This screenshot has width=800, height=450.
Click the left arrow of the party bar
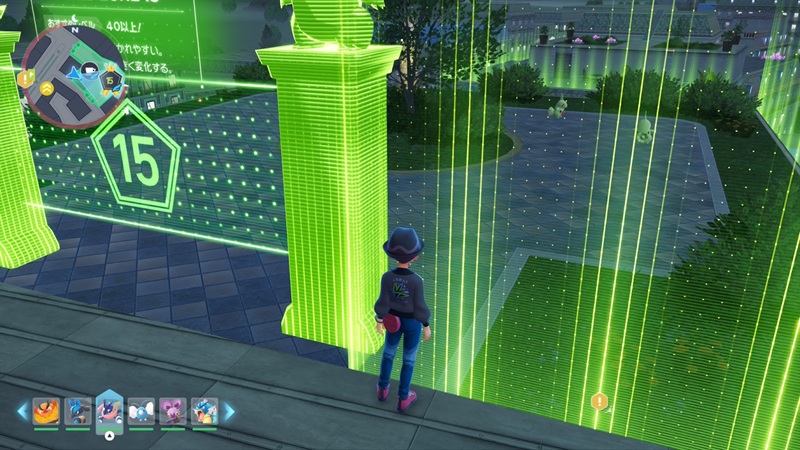click(21, 411)
